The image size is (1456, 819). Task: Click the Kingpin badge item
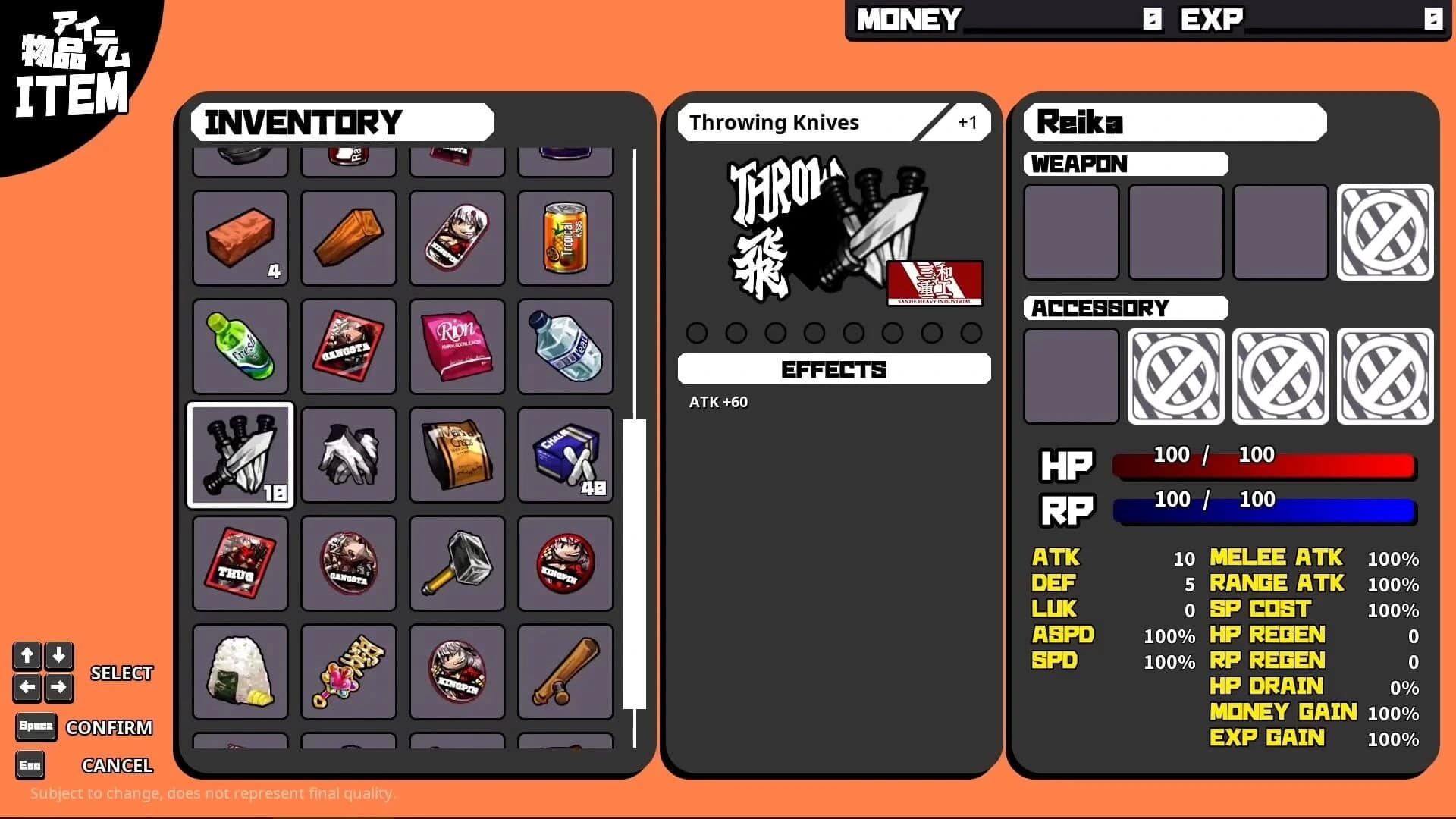[x=565, y=563]
